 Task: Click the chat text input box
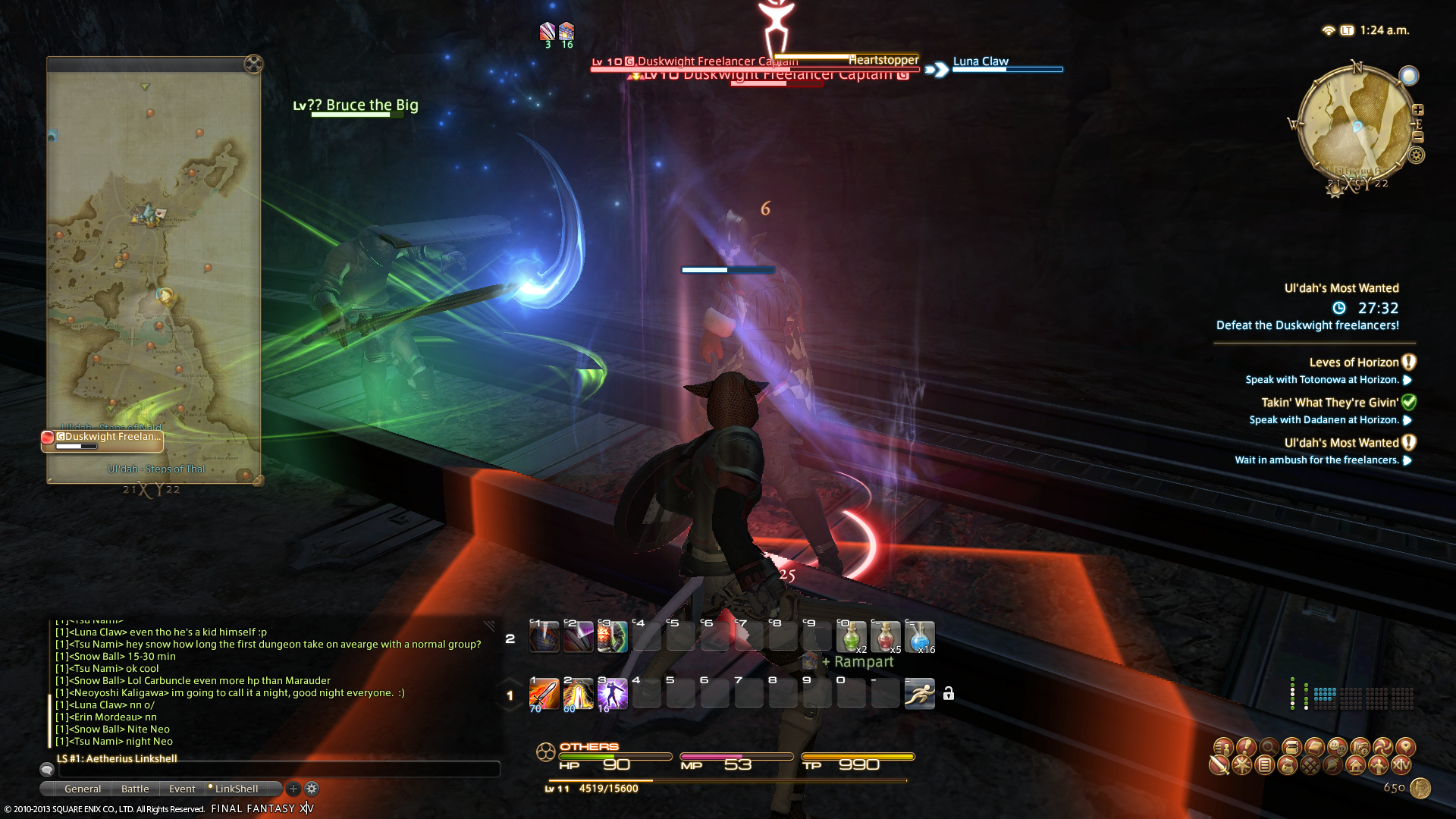click(278, 770)
